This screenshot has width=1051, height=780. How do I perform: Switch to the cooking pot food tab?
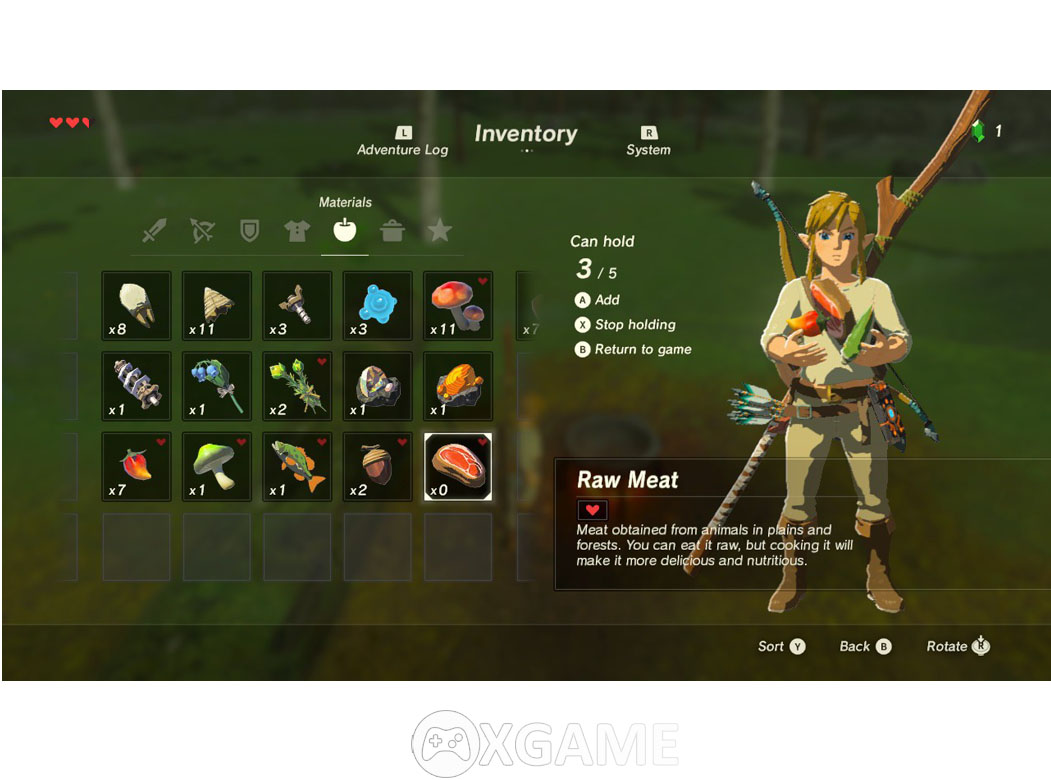coord(392,232)
